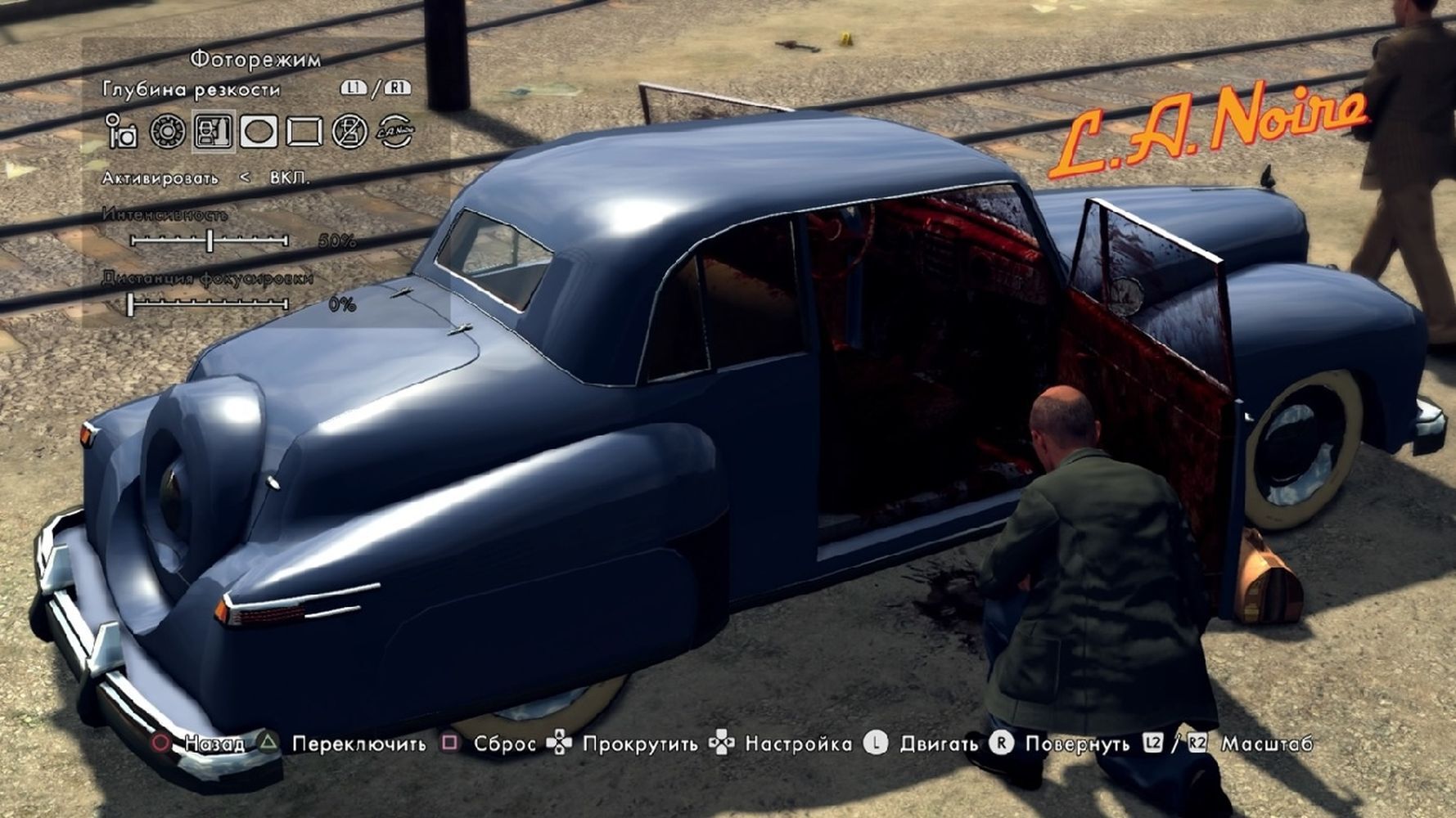This screenshot has height=818, width=1456.
Task: Toggle the Активировать setting arrow
Action: [x=245, y=178]
